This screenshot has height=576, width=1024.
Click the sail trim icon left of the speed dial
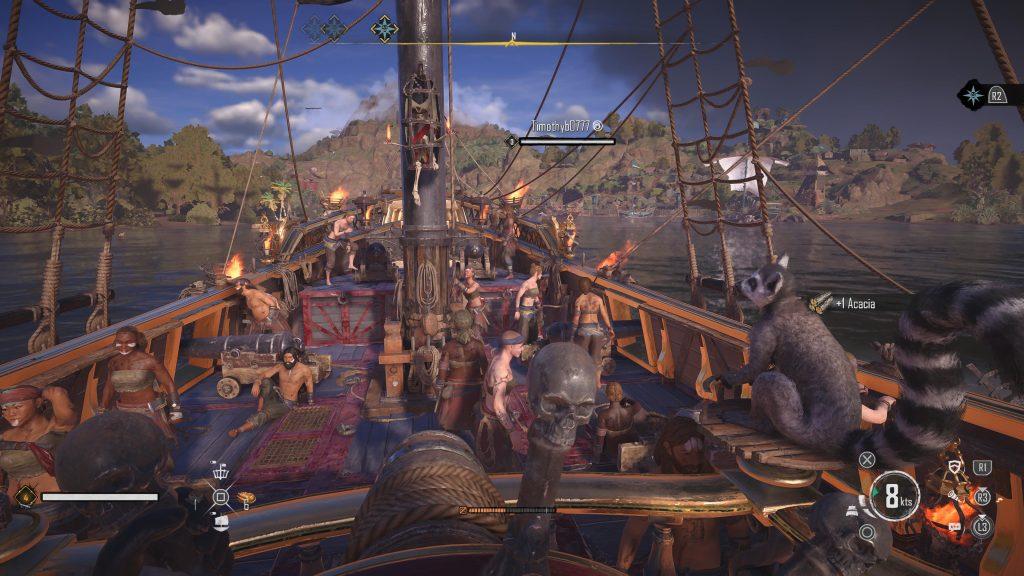pyautogui.click(x=850, y=509)
